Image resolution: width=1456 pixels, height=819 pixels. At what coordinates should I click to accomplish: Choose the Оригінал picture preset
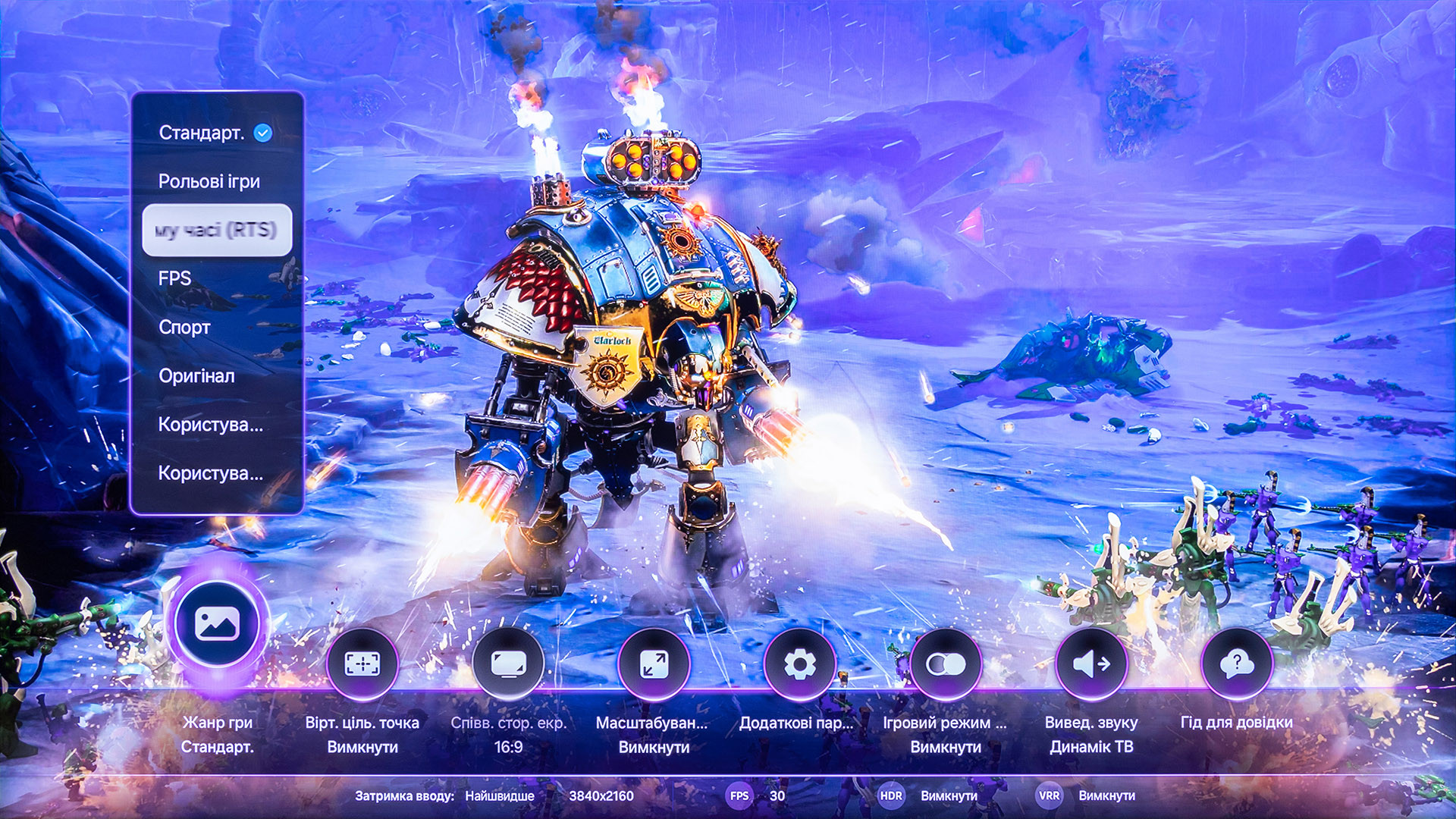(196, 376)
